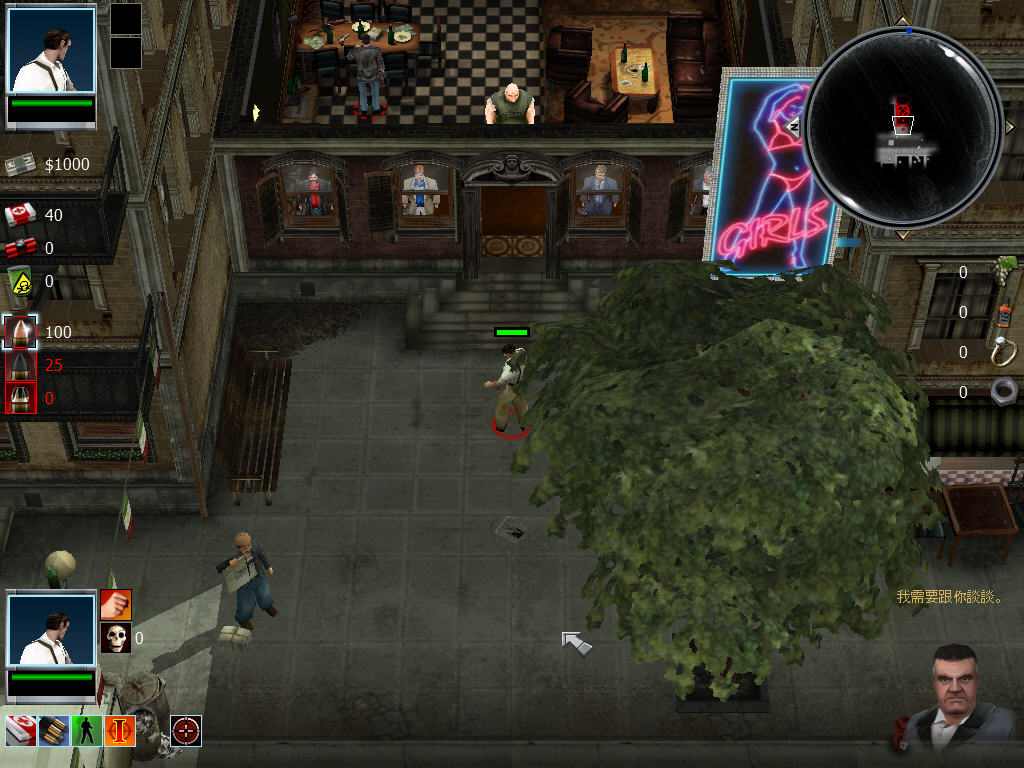
Task: Activate the bullets reload action button
Action: point(53,731)
